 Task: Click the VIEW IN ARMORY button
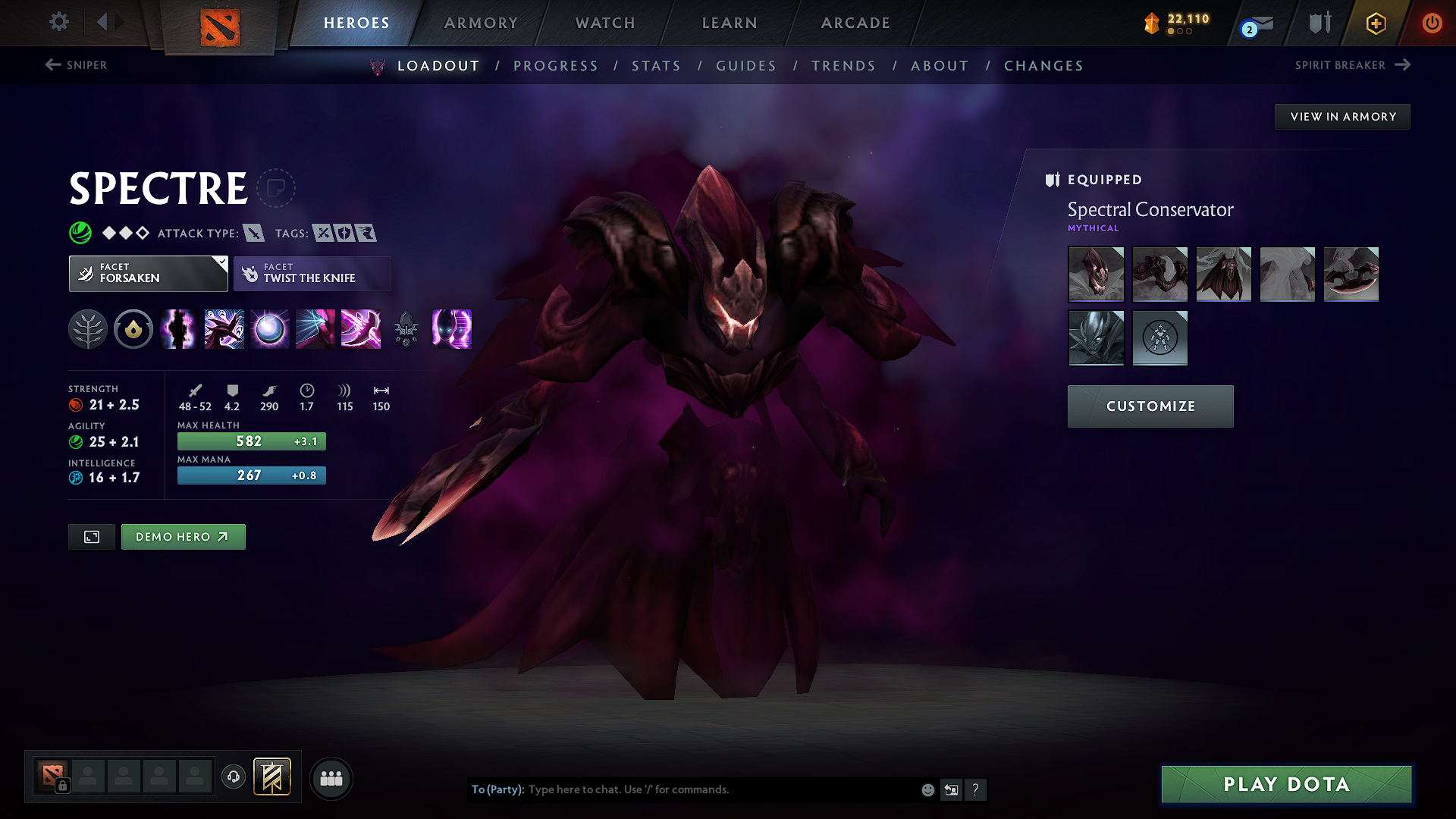click(1342, 116)
